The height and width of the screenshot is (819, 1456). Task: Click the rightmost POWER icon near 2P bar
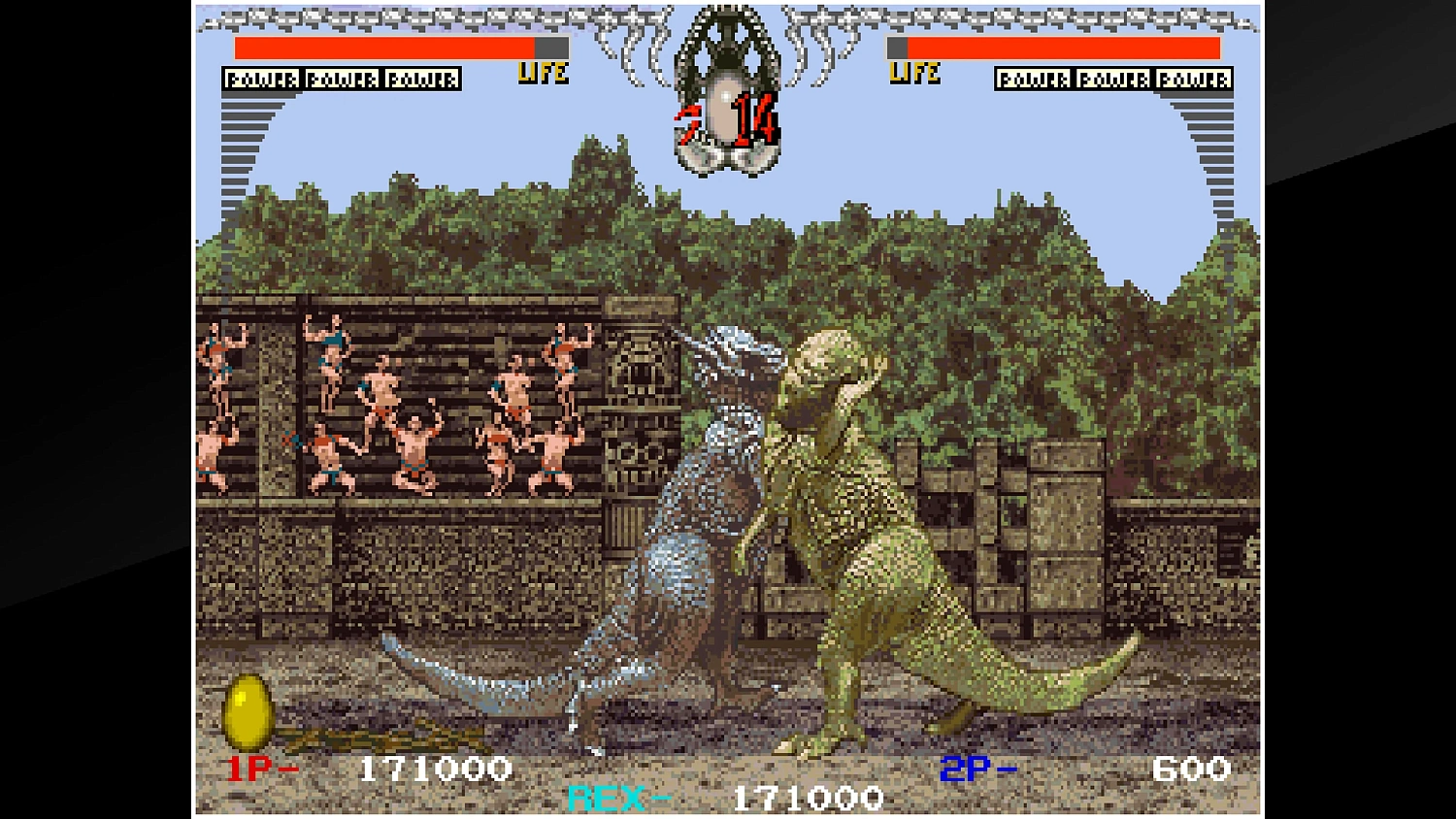(x=1194, y=79)
